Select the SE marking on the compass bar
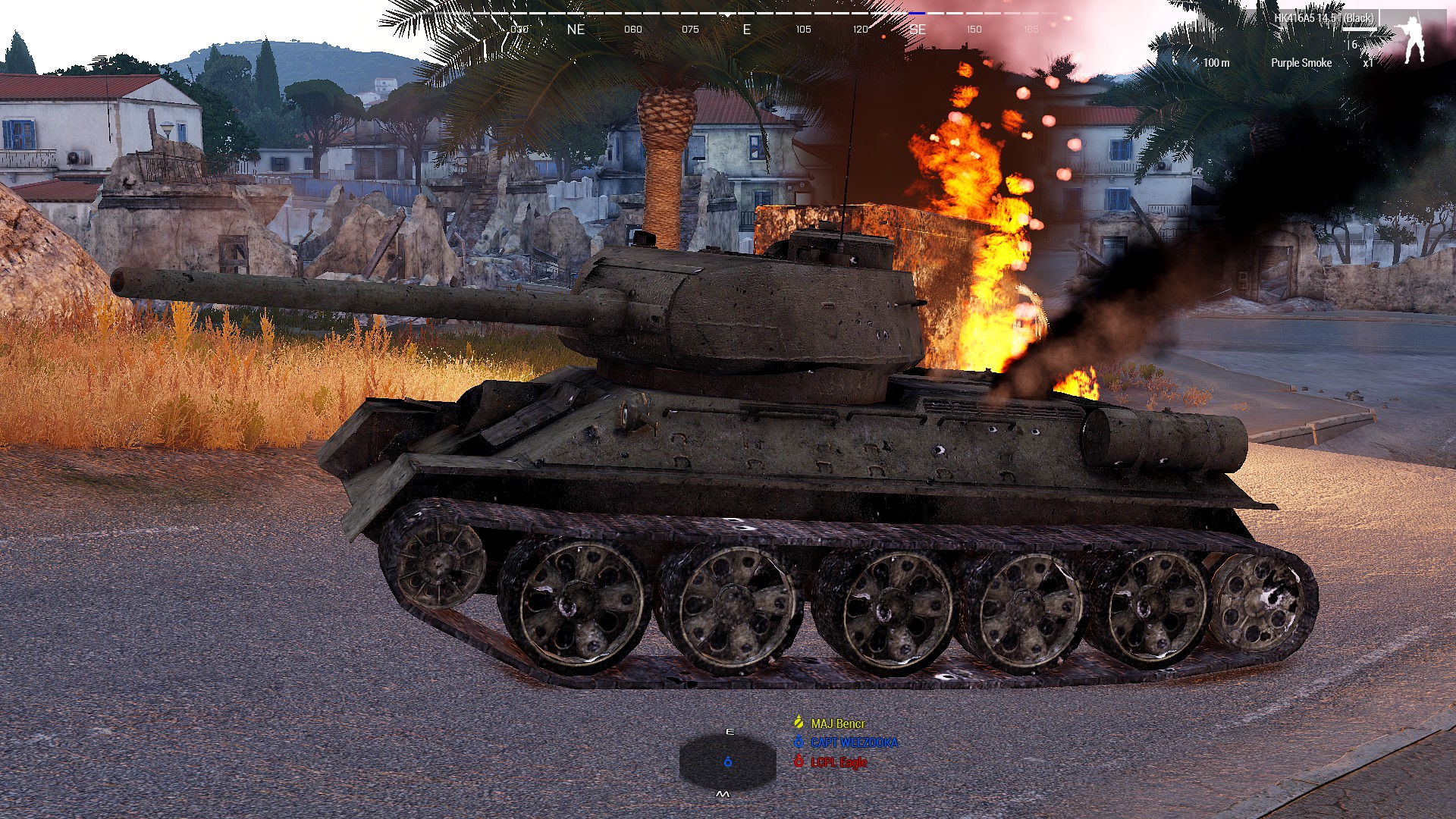 (919, 30)
